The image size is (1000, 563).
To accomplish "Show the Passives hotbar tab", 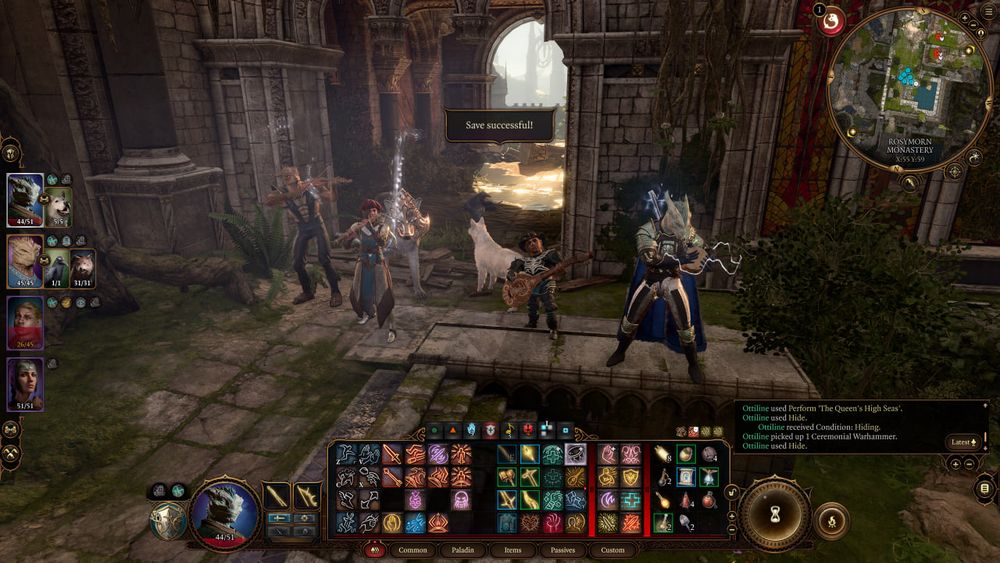I will coord(563,550).
